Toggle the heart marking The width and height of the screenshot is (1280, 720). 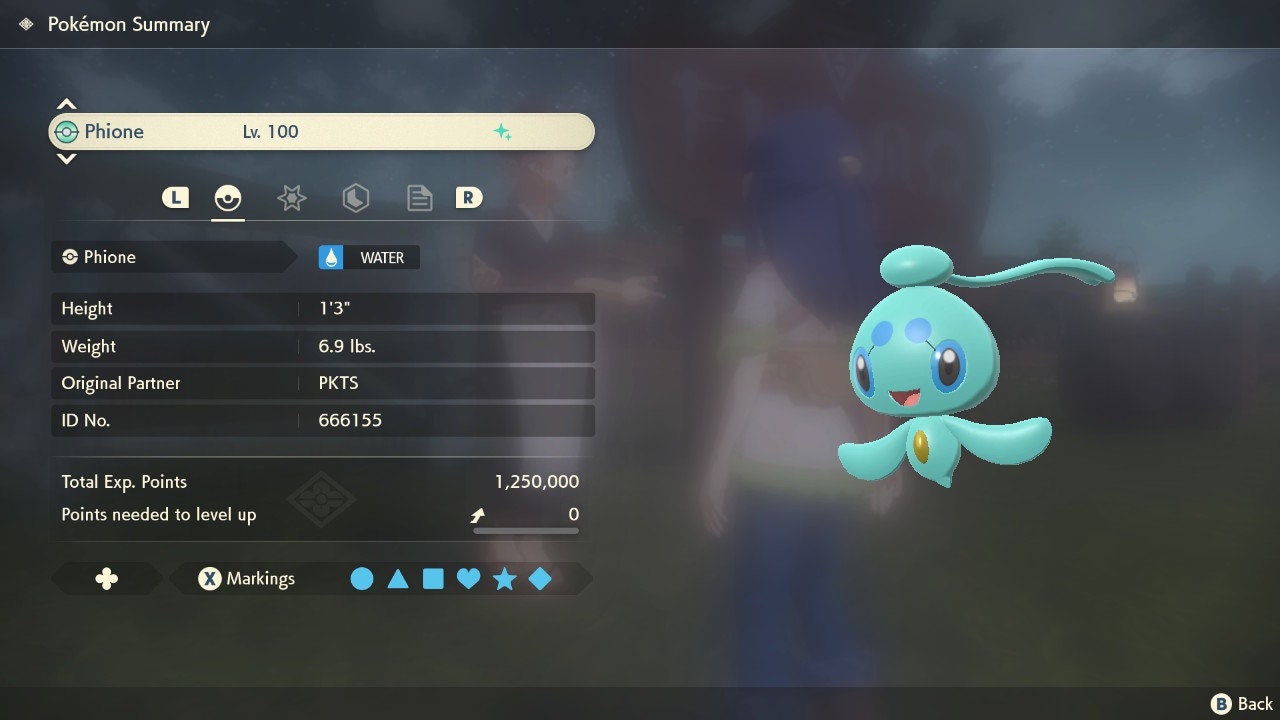[x=468, y=579]
